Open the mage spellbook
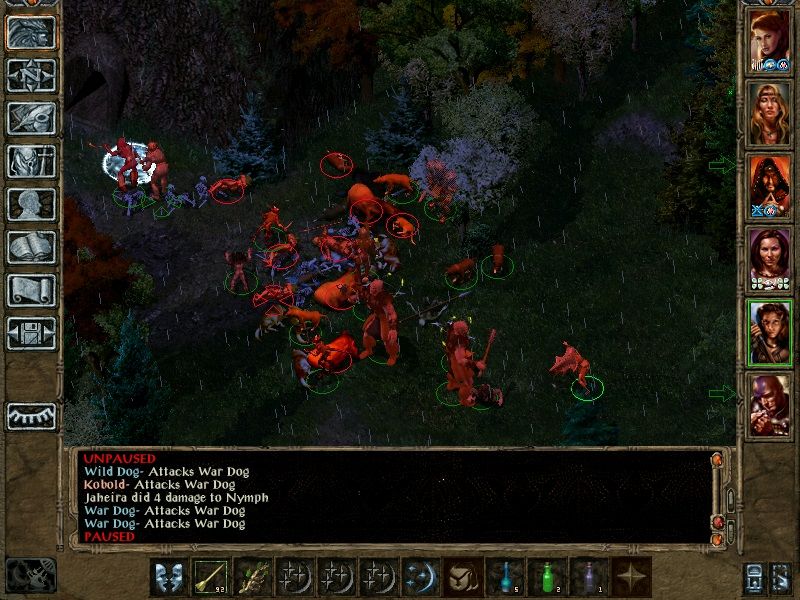800x600 pixels. 31,248
